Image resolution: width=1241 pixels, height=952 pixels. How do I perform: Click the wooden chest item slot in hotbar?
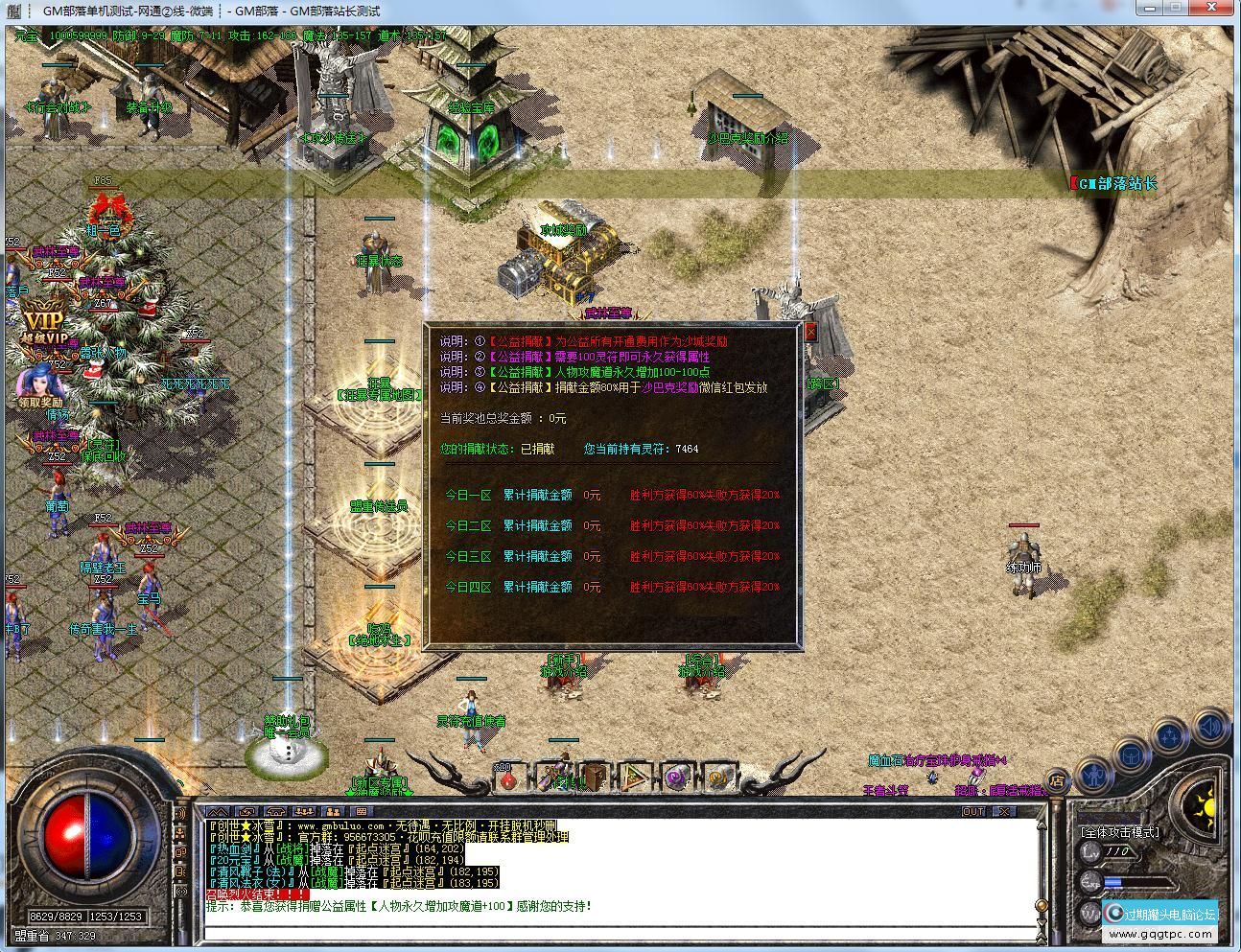pos(593,779)
